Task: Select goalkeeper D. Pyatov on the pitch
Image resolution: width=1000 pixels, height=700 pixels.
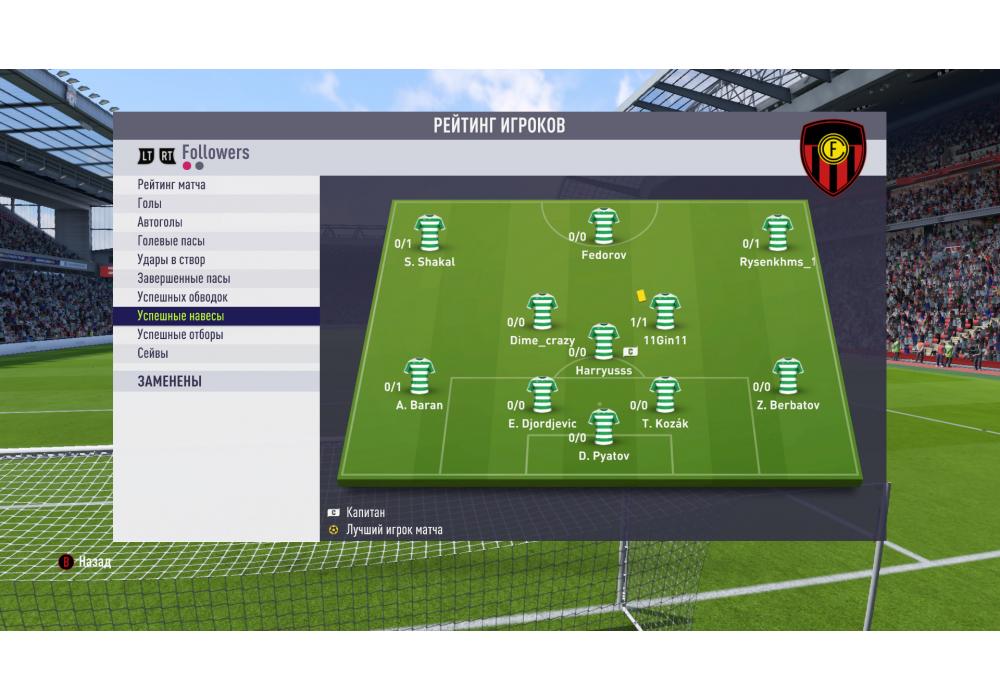Action: (603, 428)
